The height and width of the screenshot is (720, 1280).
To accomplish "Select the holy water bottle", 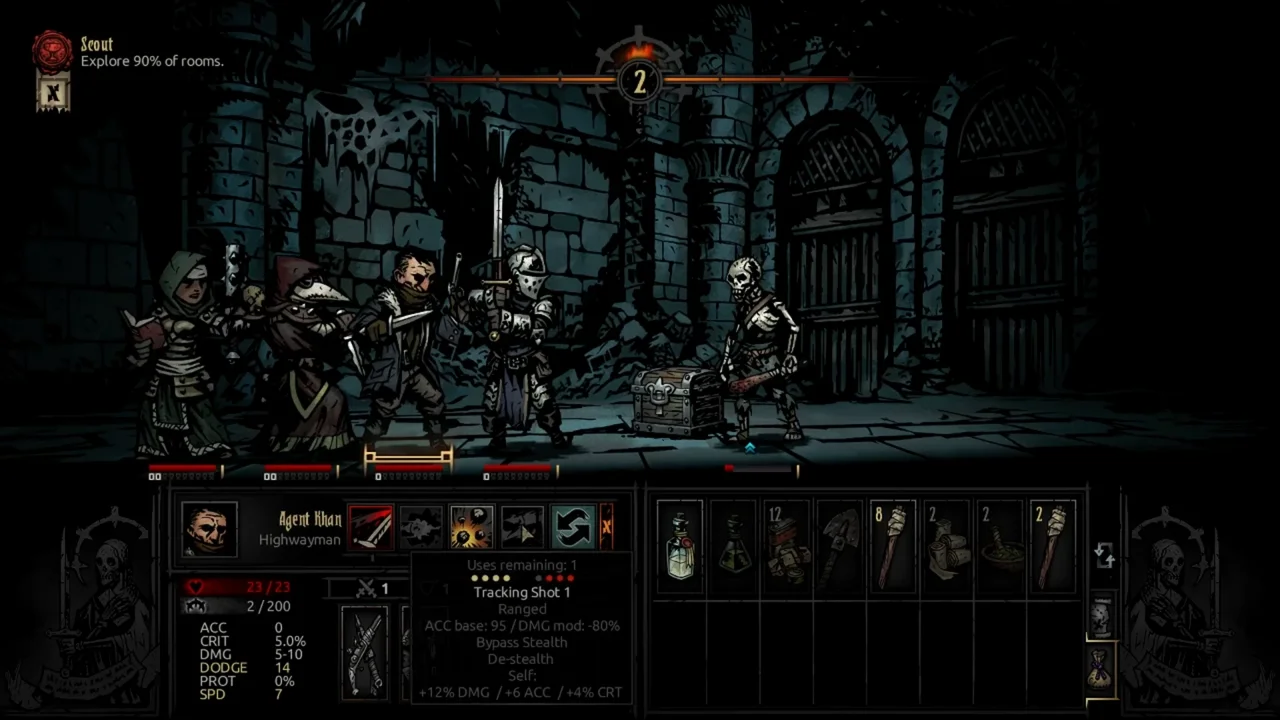I will 680,547.
